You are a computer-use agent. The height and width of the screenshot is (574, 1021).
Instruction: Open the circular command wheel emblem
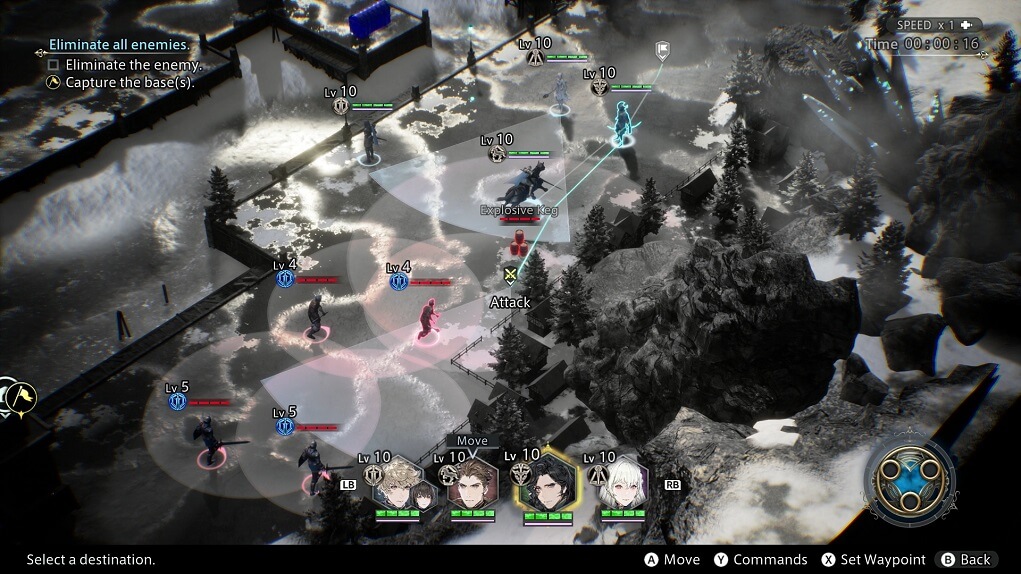[909, 482]
